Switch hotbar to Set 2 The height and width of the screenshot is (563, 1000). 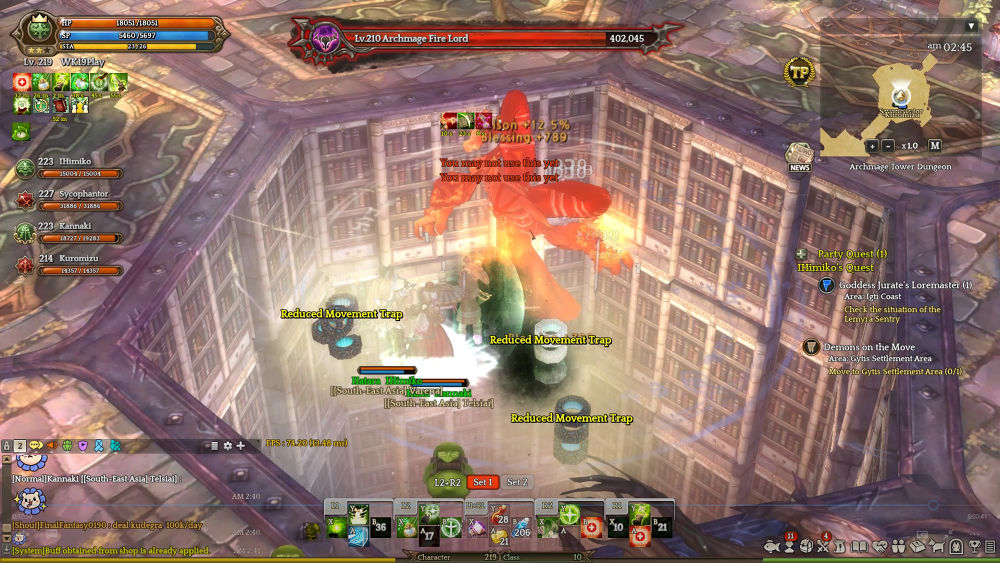(517, 482)
